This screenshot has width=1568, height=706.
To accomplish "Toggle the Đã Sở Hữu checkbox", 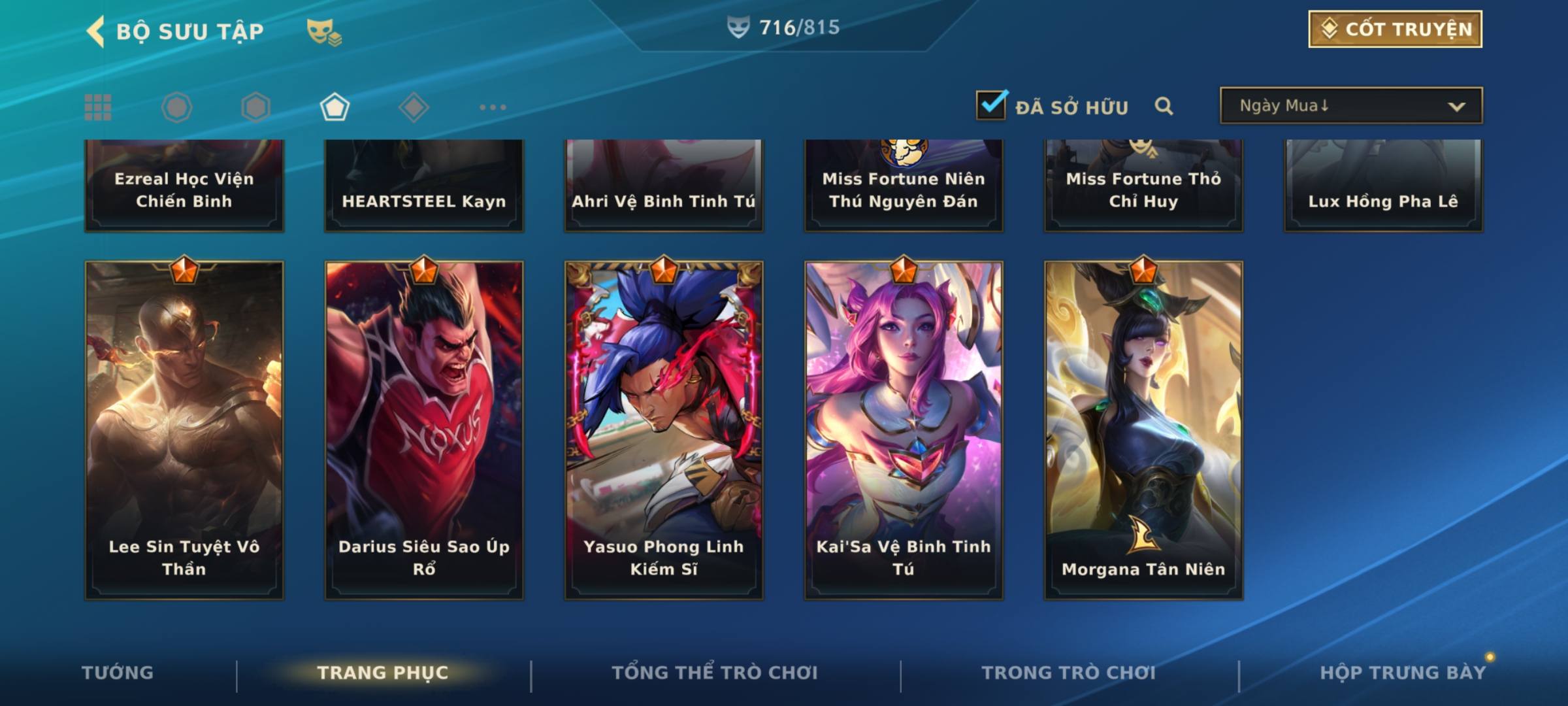I will (991, 106).
